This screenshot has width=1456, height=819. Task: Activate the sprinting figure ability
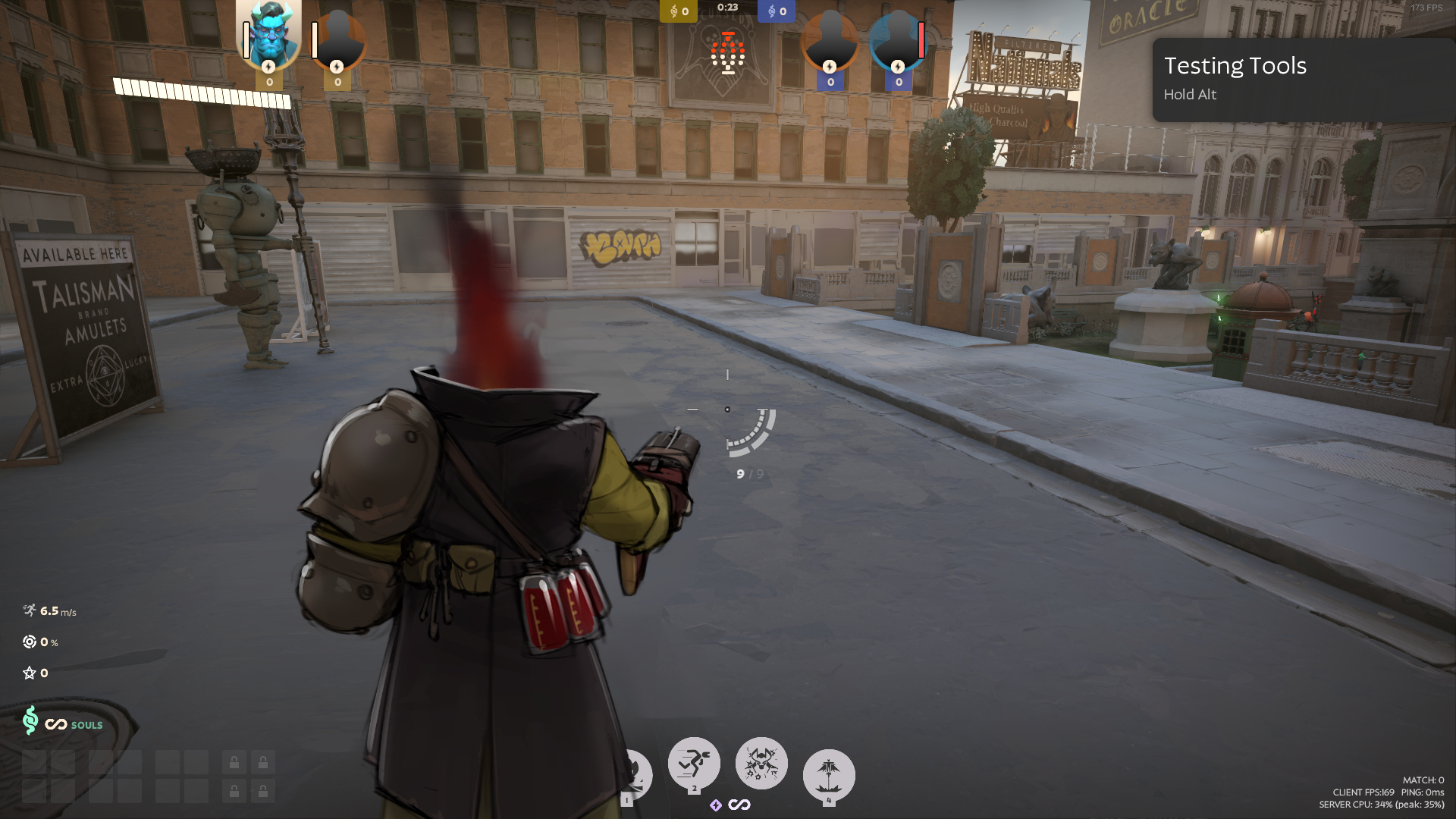[693, 764]
